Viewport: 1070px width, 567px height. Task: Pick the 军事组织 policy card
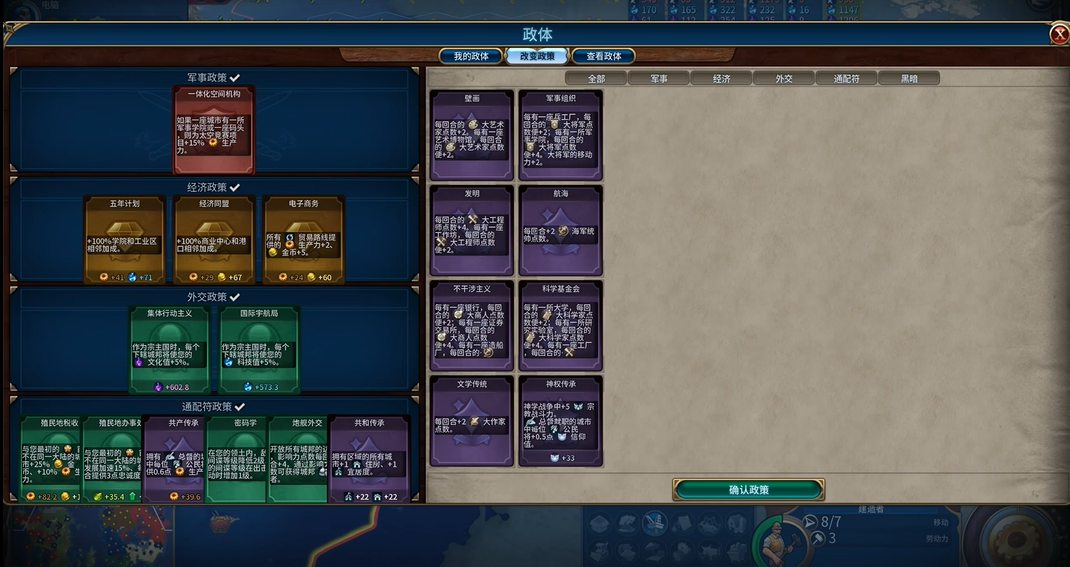[560, 135]
